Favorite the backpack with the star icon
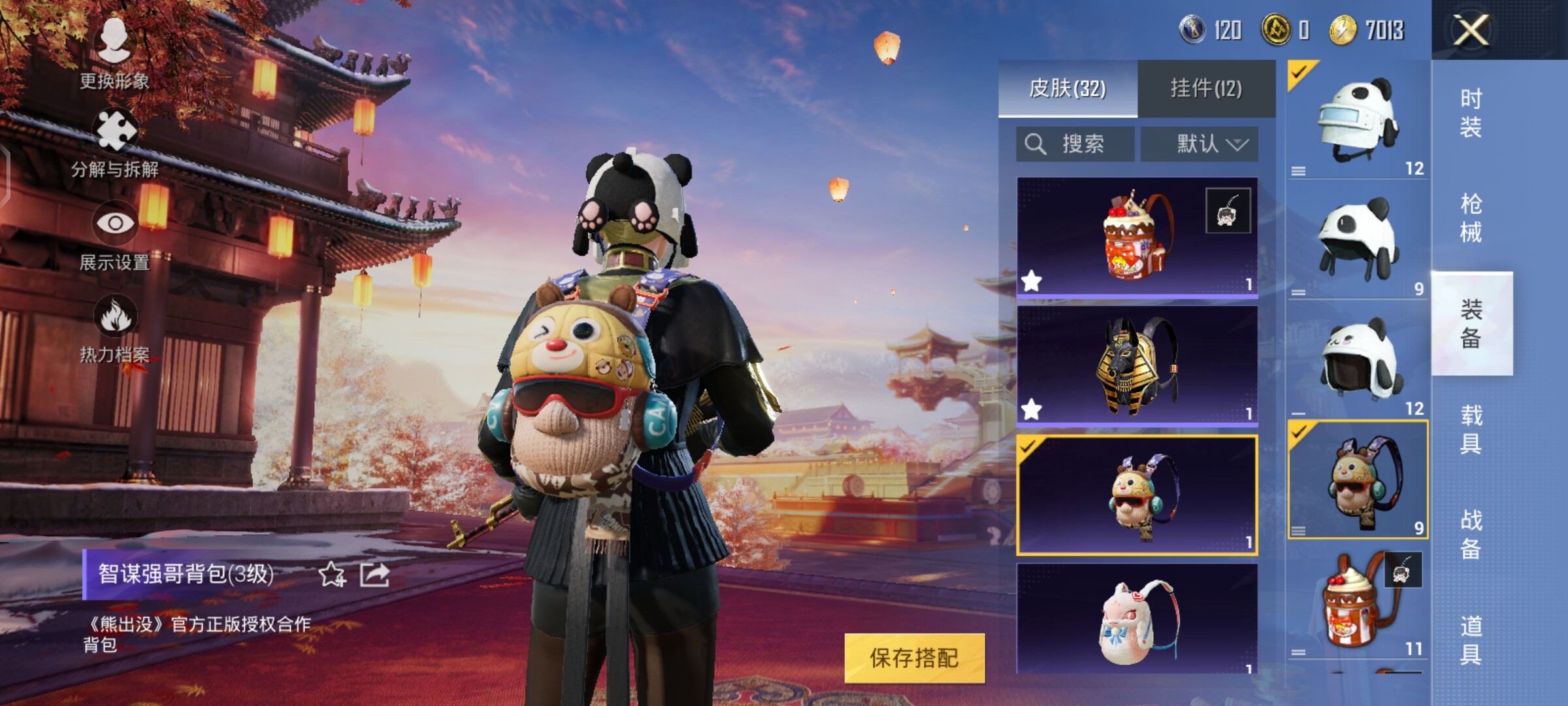This screenshot has width=1568, height=706. [x=332, y=575]
